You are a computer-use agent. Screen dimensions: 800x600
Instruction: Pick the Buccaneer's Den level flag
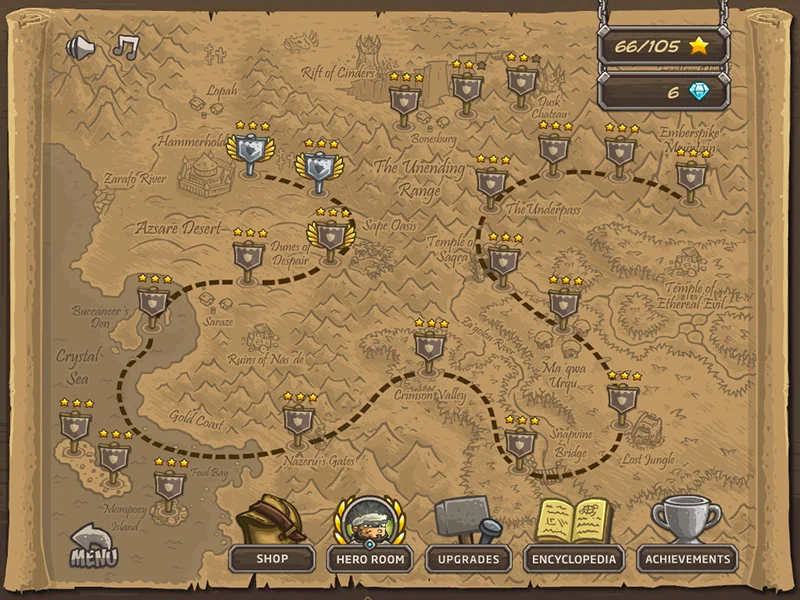pyautogui.click(x=153, y=302)
